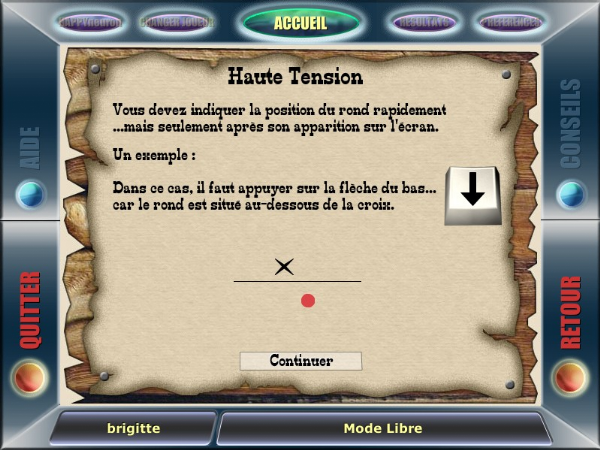
Task: Click the Continuer button
Action: (x=300, y=361)
